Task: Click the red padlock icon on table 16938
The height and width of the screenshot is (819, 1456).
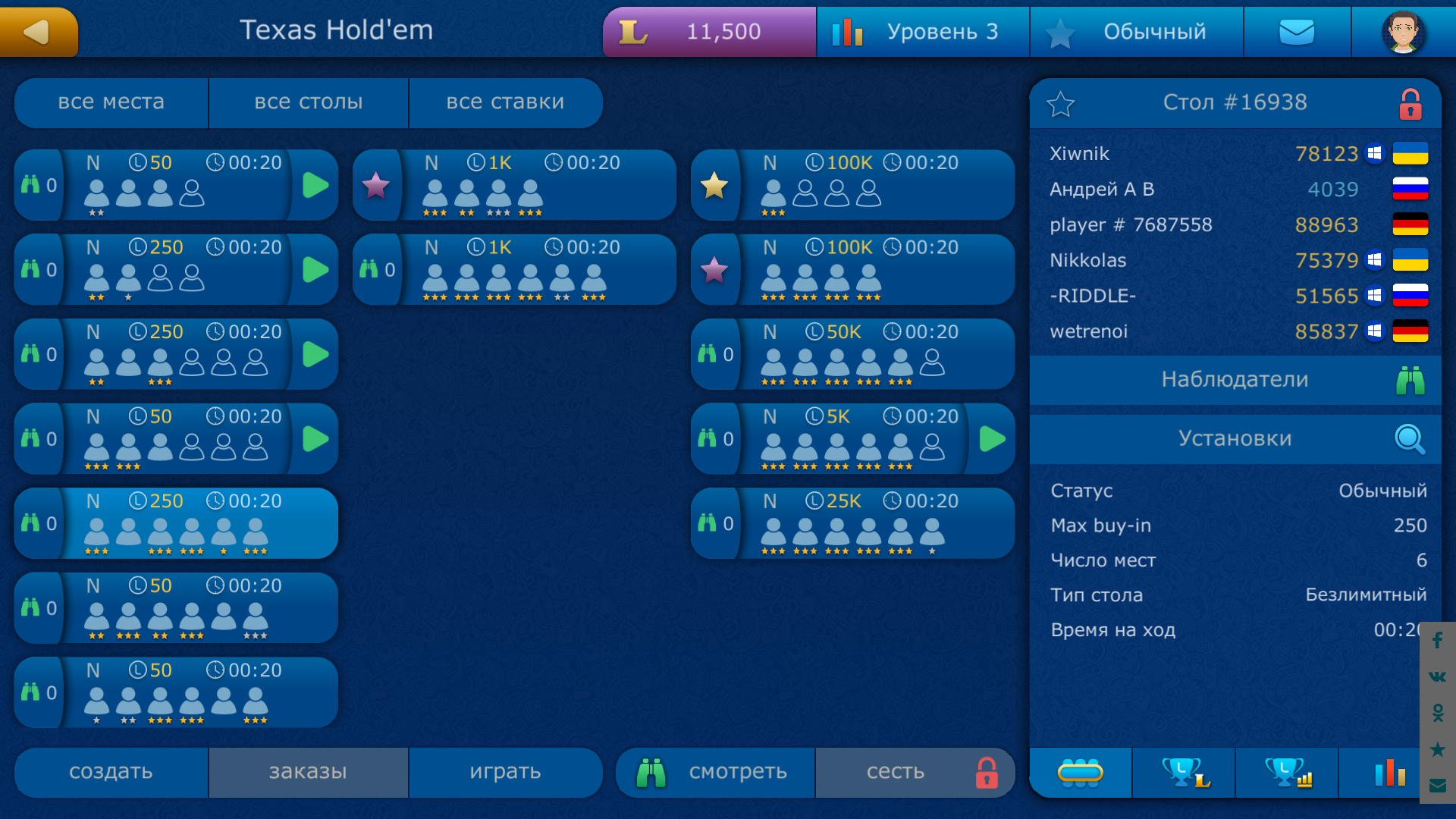Action: (x=1410, y=104)
